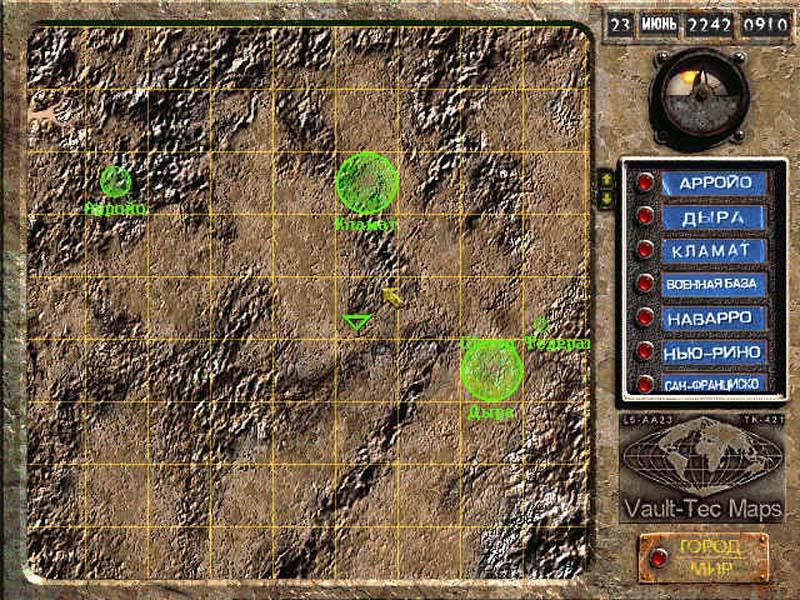Choose the Кламат destination button
This screenshot has height=600, width=800.
714,251
